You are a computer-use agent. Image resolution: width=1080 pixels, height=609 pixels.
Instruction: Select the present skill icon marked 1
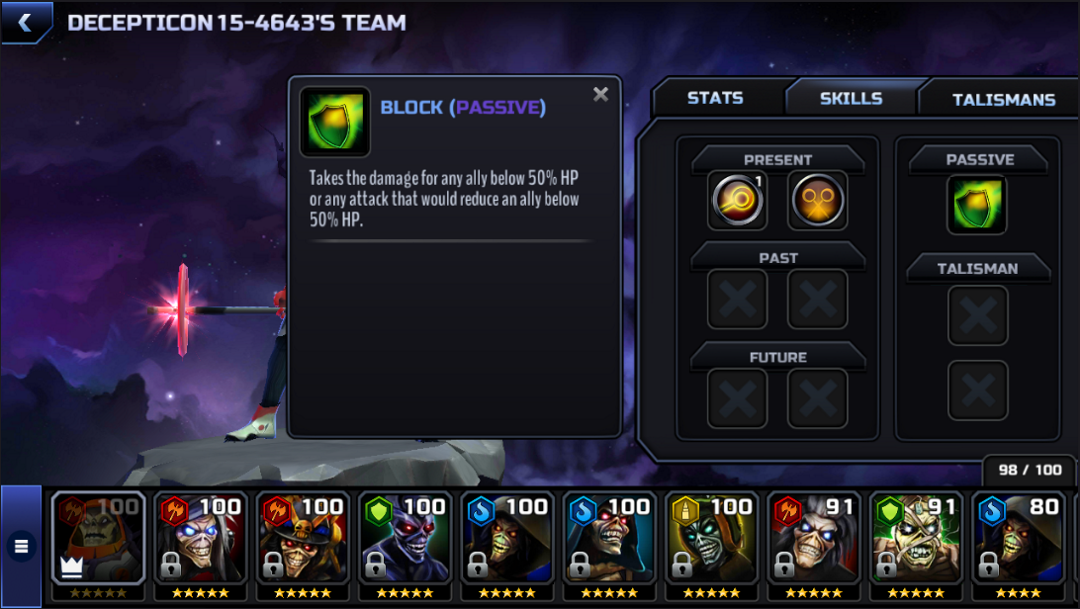[x=737, y=200]
